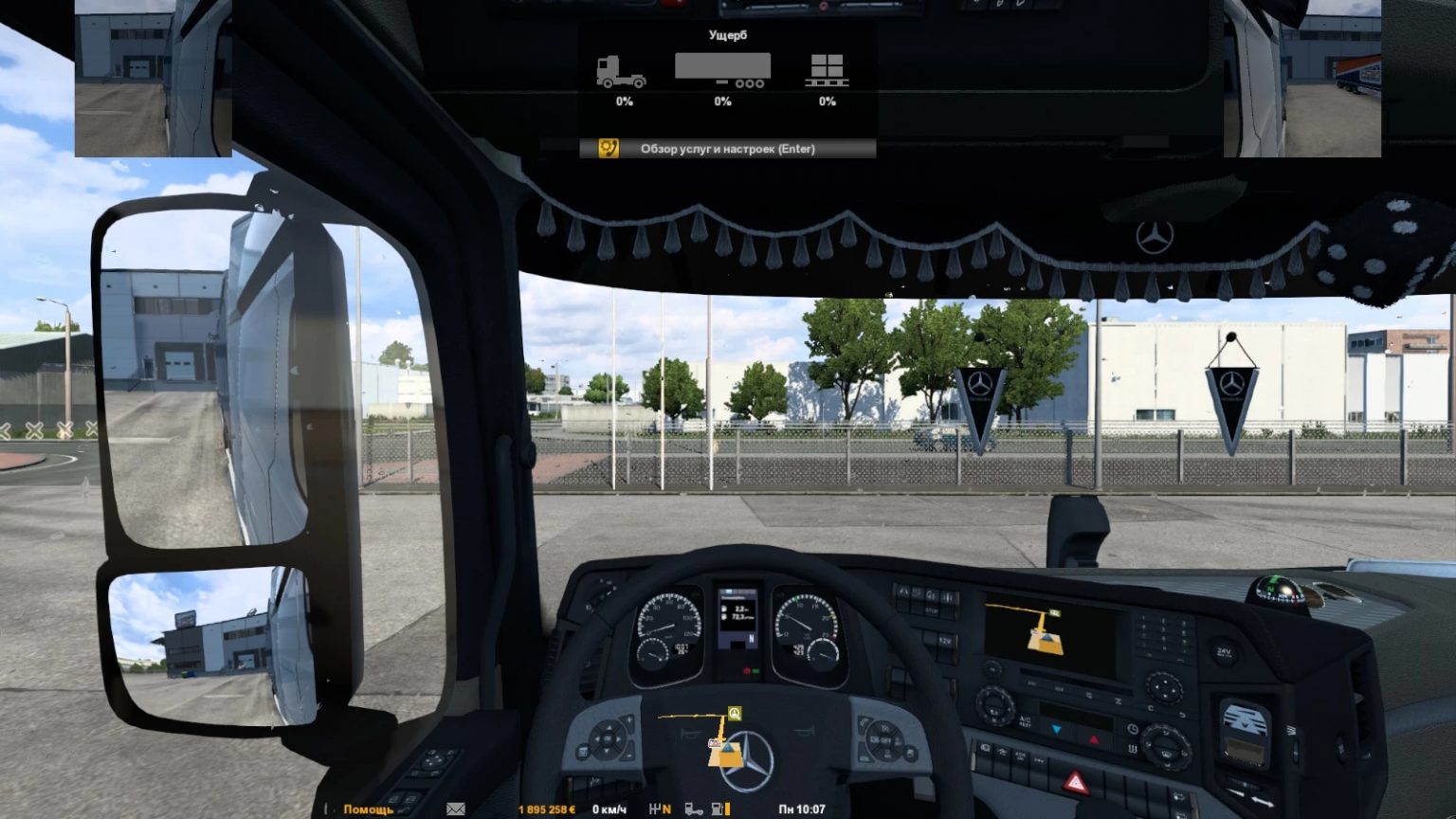Click the yellow phone service icon
Screen dimensions: 1456x819
pos(608,148)
